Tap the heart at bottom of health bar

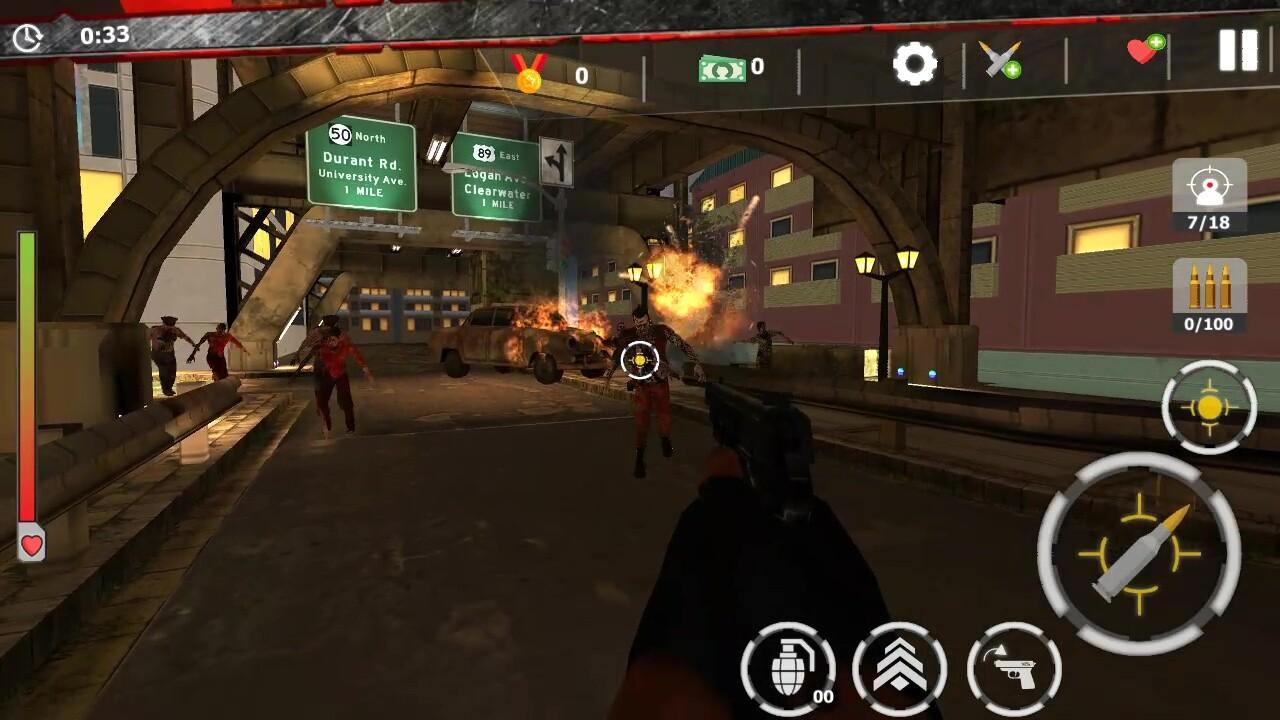(x=30, y=547)
